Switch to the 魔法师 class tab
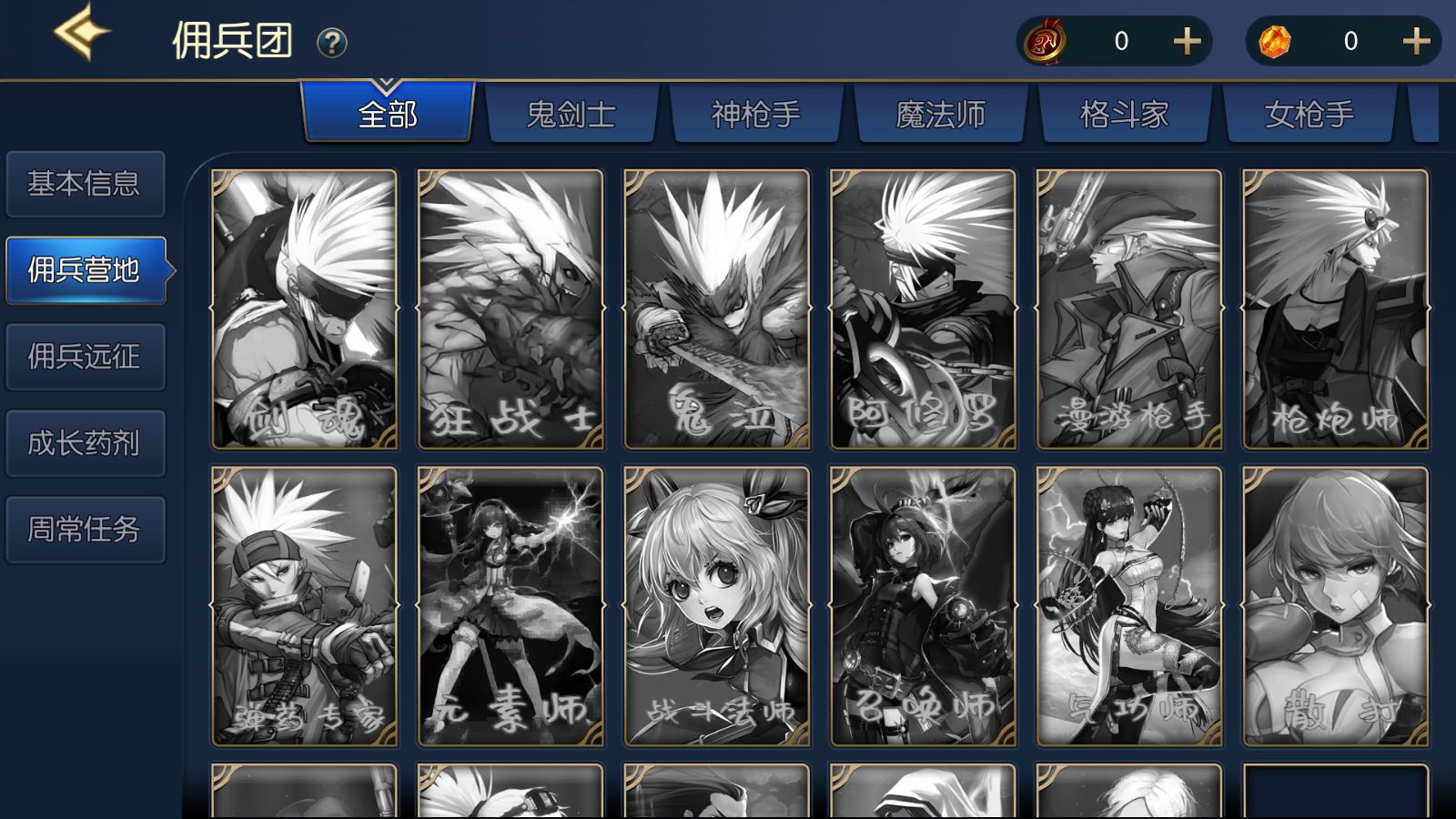The width and height of the screenshot is (1456, 819). (938, 116)
